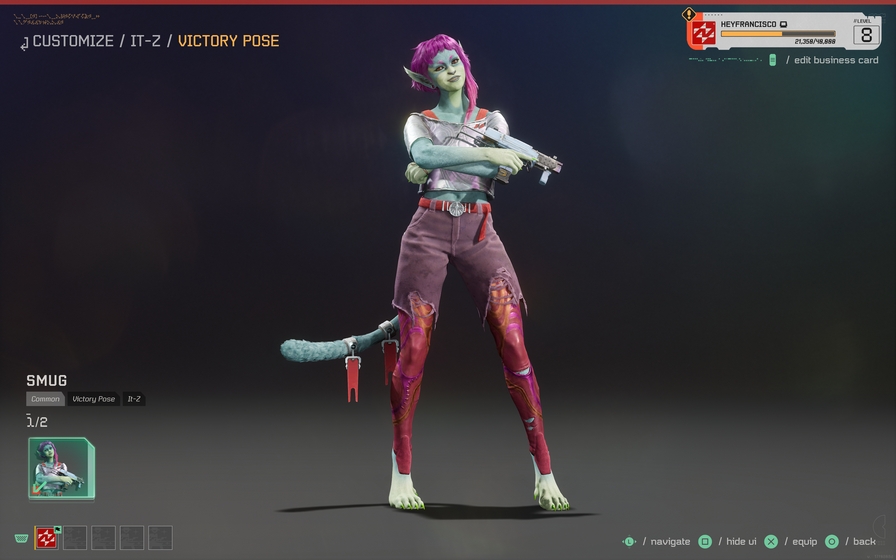Image resolution: width=896 pixels, height=560 pixels.
Task: Return to the Customize breadcrumb
Action: pos(73,41)
